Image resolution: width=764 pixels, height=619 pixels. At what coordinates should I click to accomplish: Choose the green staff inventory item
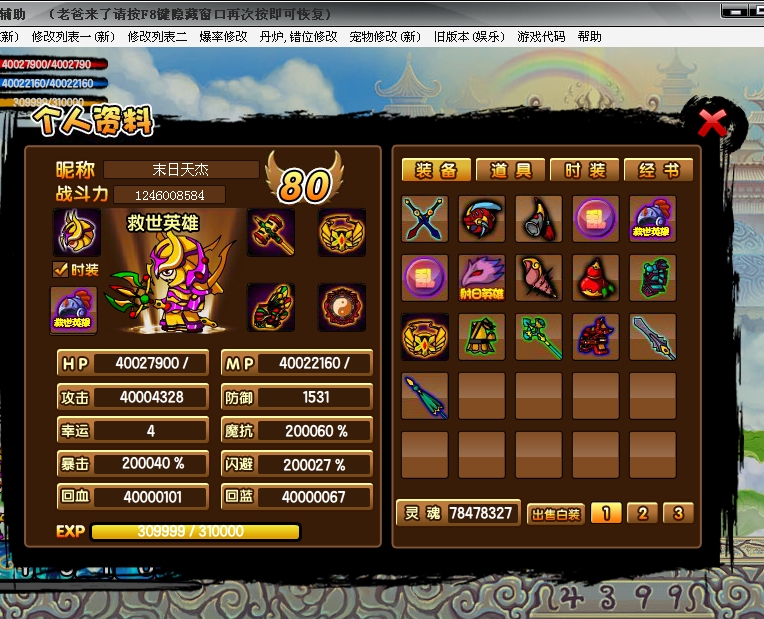point(539,337)
